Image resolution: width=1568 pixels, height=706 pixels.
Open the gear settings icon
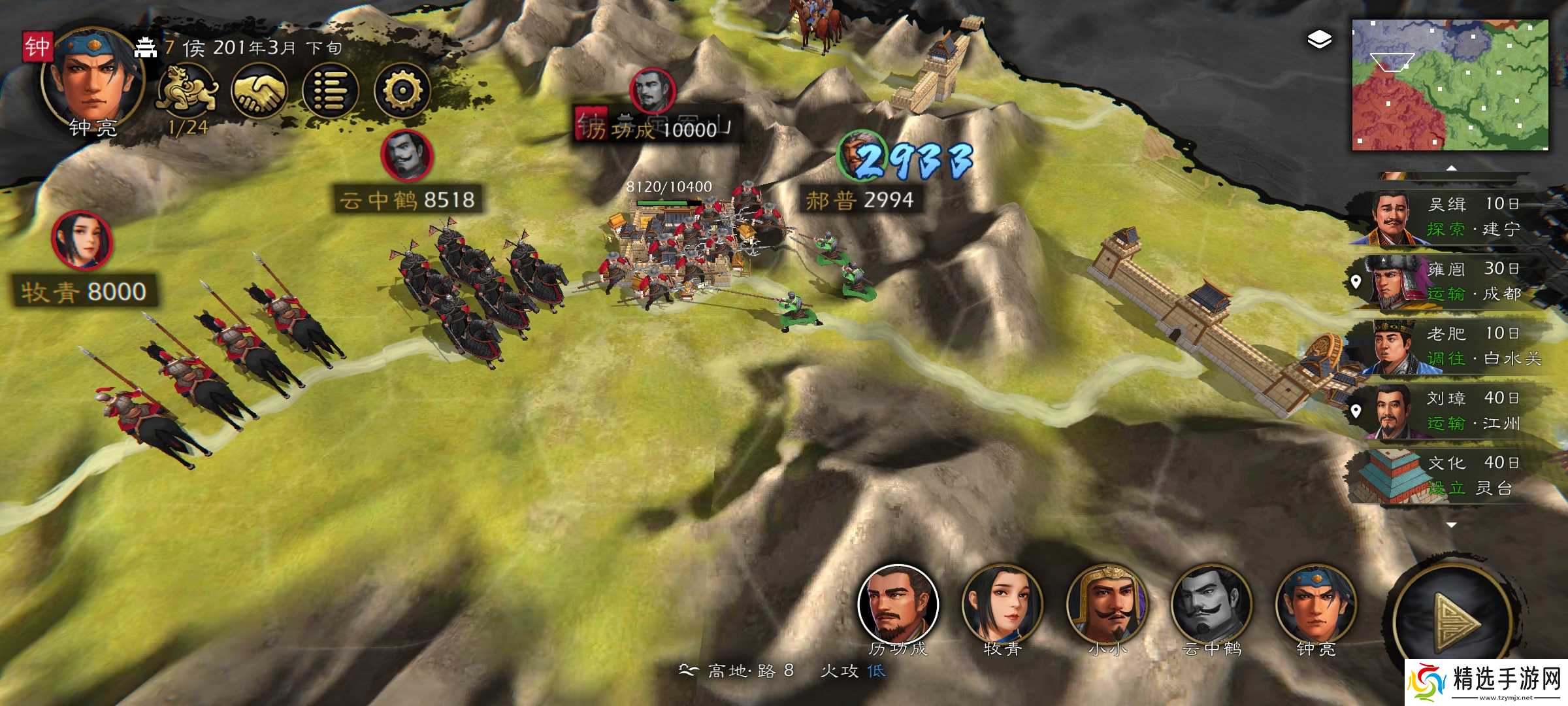pyautogui.click(x=402, y=92)
